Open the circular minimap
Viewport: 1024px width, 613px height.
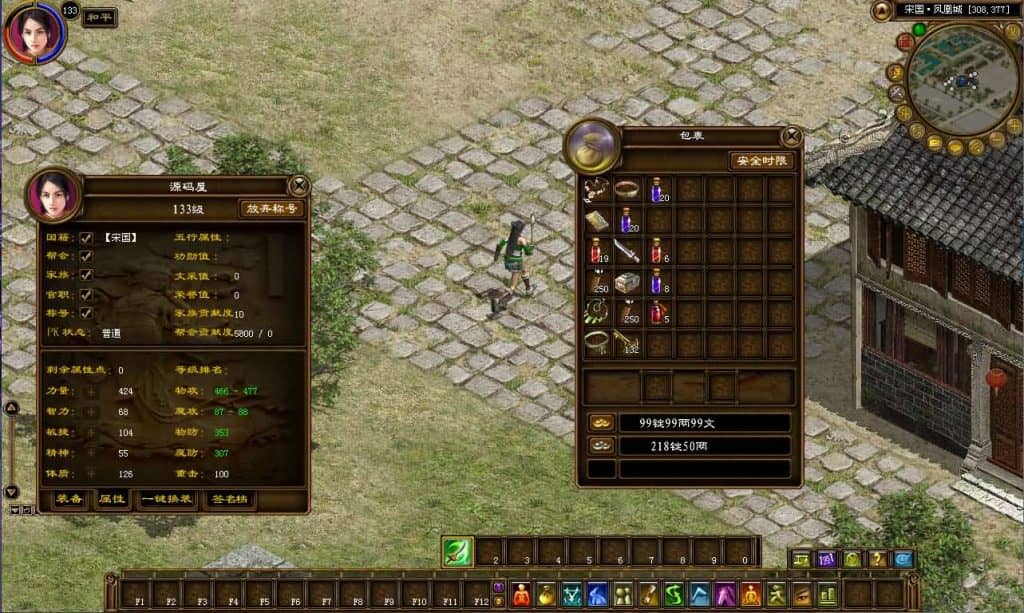pyautogui.click(x=962, y=80)
